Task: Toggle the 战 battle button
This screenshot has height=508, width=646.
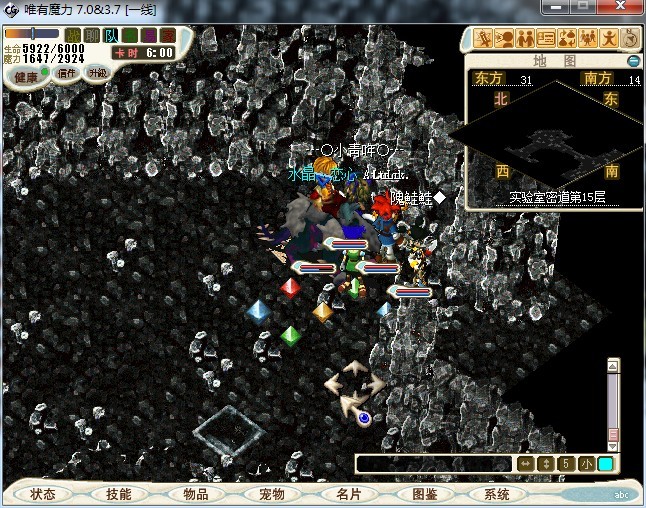Action: point(74,36)
